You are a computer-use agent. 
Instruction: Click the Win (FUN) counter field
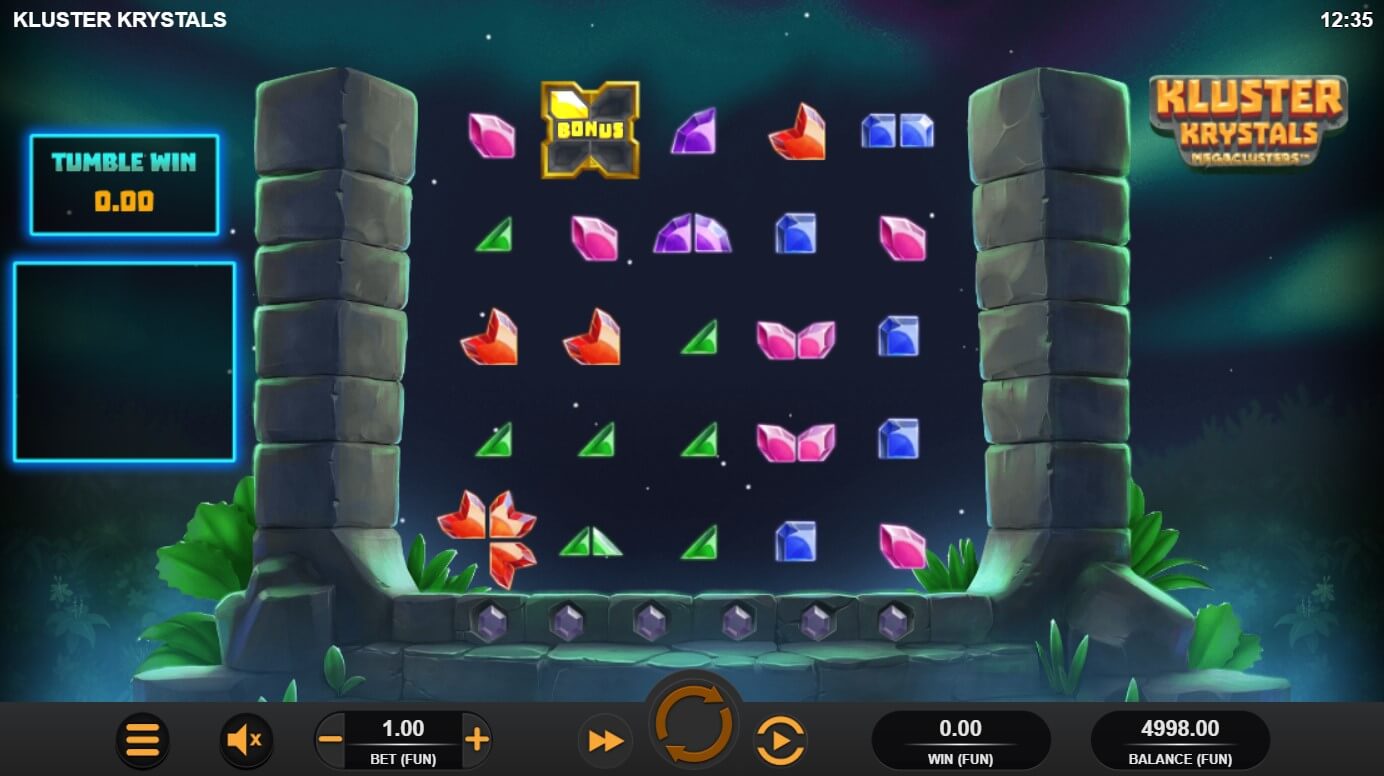pos(963,739)
